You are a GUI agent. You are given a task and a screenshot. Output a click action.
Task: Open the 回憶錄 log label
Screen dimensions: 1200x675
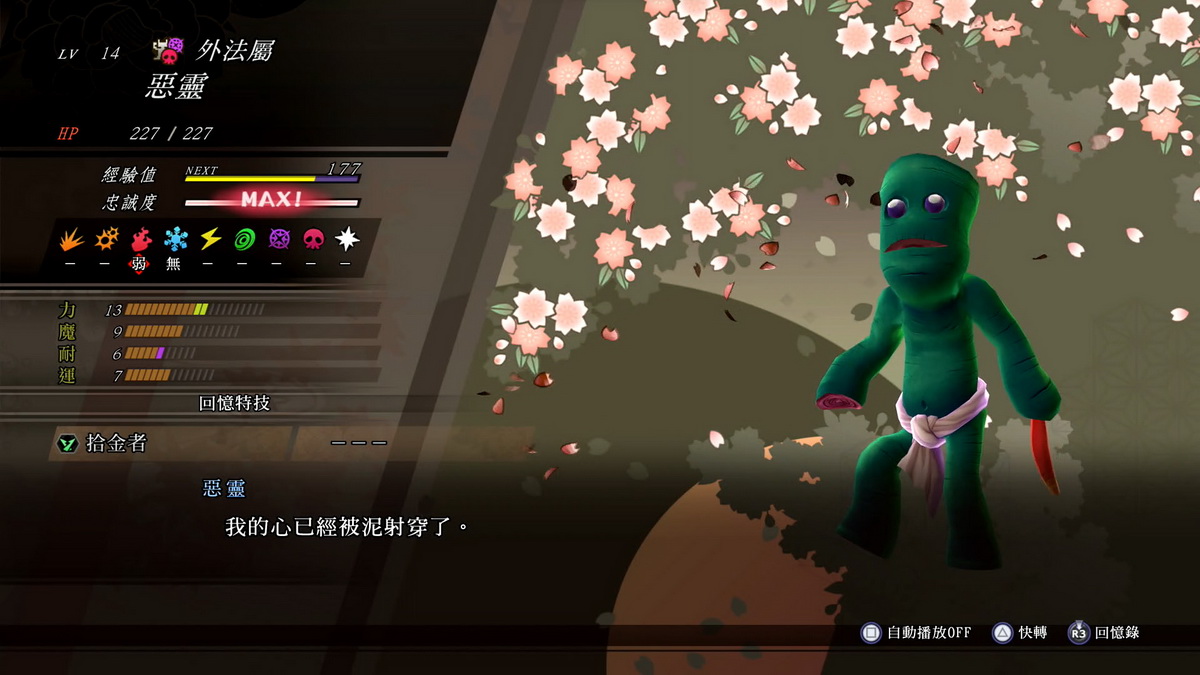[1116, 632]
